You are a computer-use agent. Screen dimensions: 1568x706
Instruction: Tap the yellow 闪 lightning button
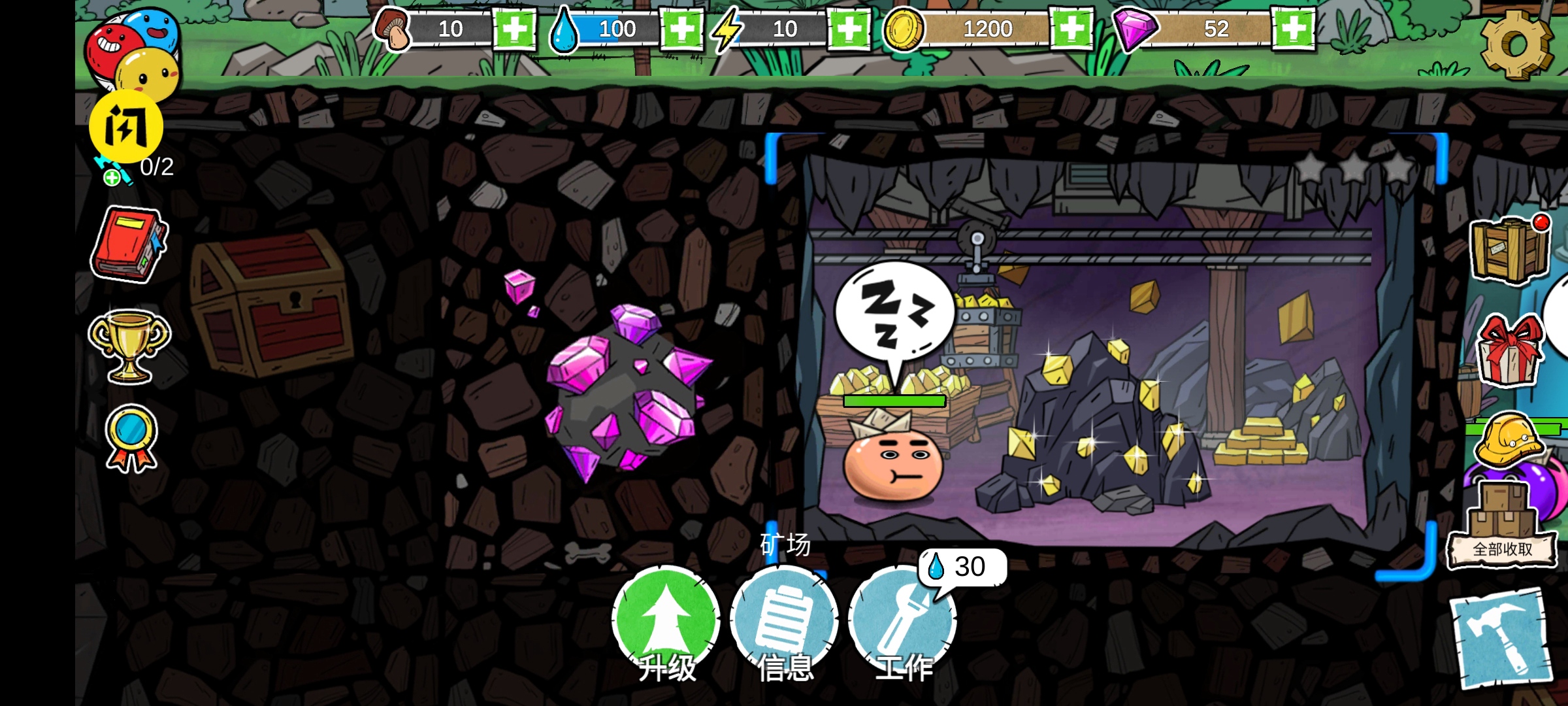(126, 126)
